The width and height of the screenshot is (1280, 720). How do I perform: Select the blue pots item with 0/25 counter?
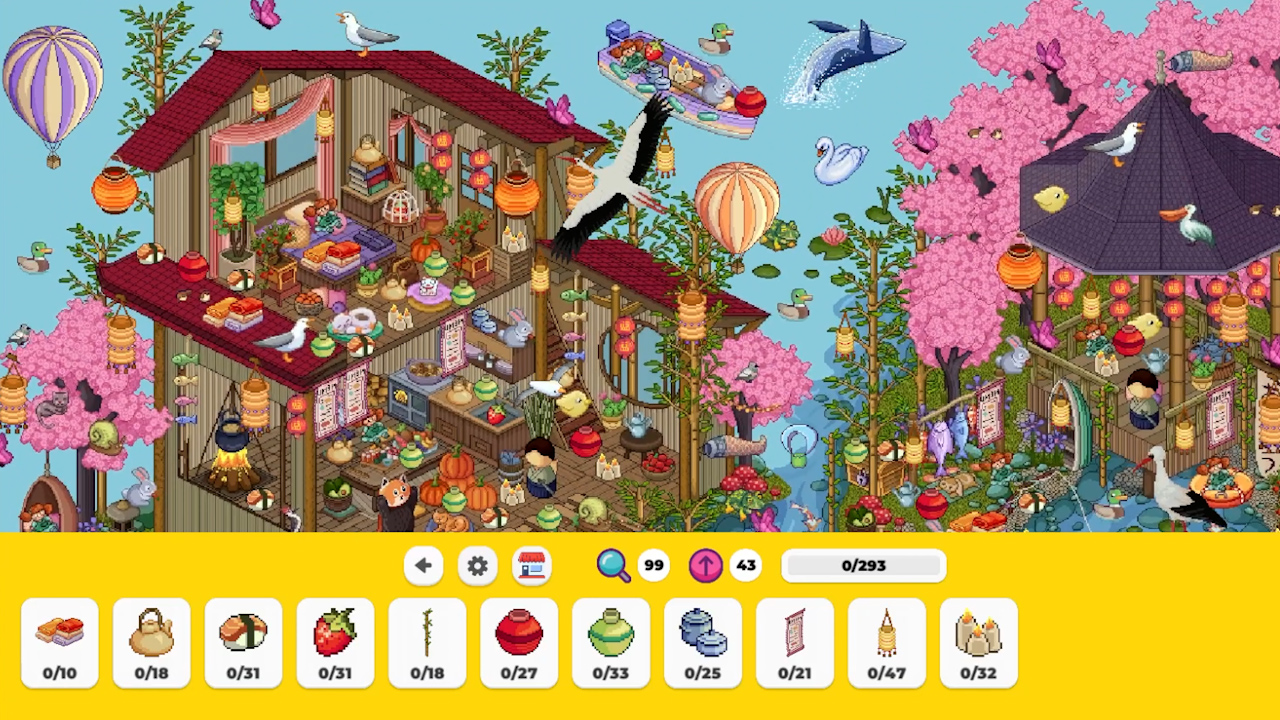pyautogui.click(x=703, y=640)
